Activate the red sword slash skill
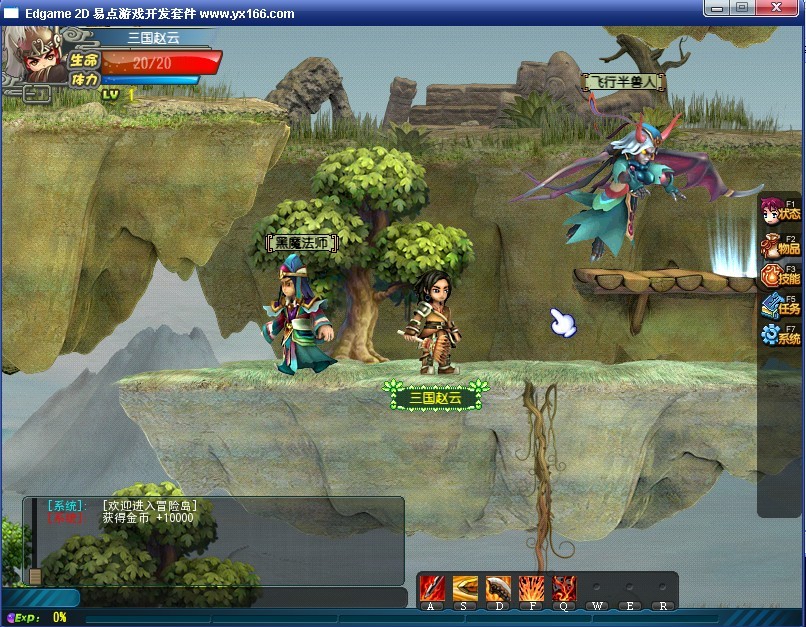Viewport: 806px width, 627px height. (x=432, y=588)
